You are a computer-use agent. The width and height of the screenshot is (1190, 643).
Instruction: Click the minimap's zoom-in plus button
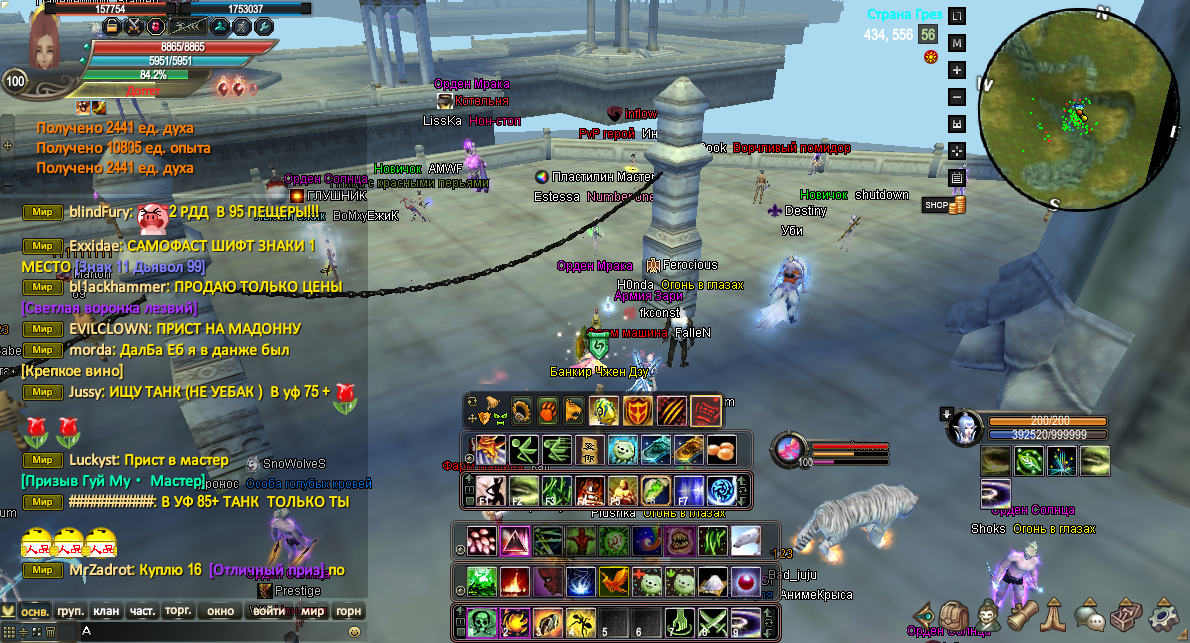click(956, 70)
